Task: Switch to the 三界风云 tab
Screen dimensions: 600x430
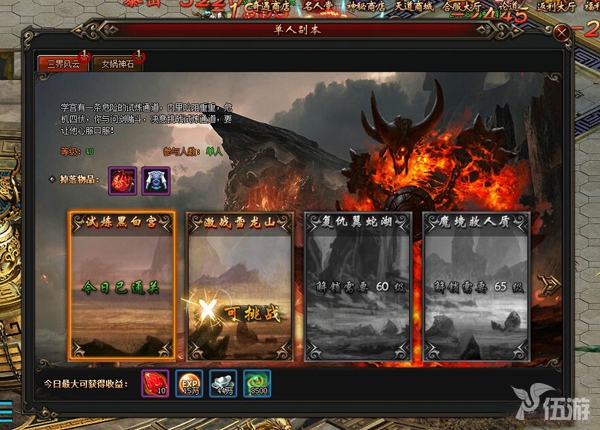Action: click(61, 64)
